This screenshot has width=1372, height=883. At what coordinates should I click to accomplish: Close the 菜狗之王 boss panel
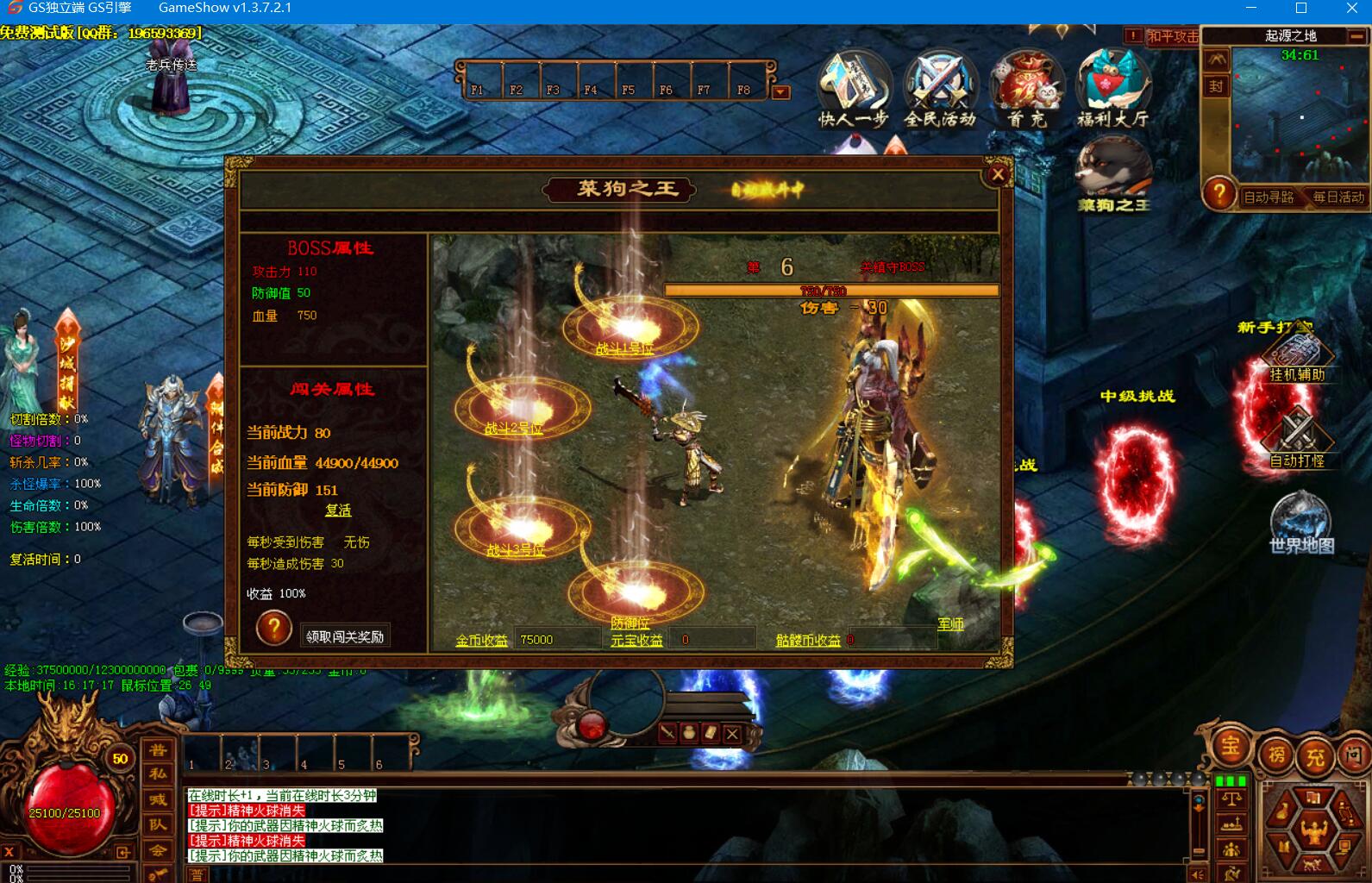coord(998,175)
